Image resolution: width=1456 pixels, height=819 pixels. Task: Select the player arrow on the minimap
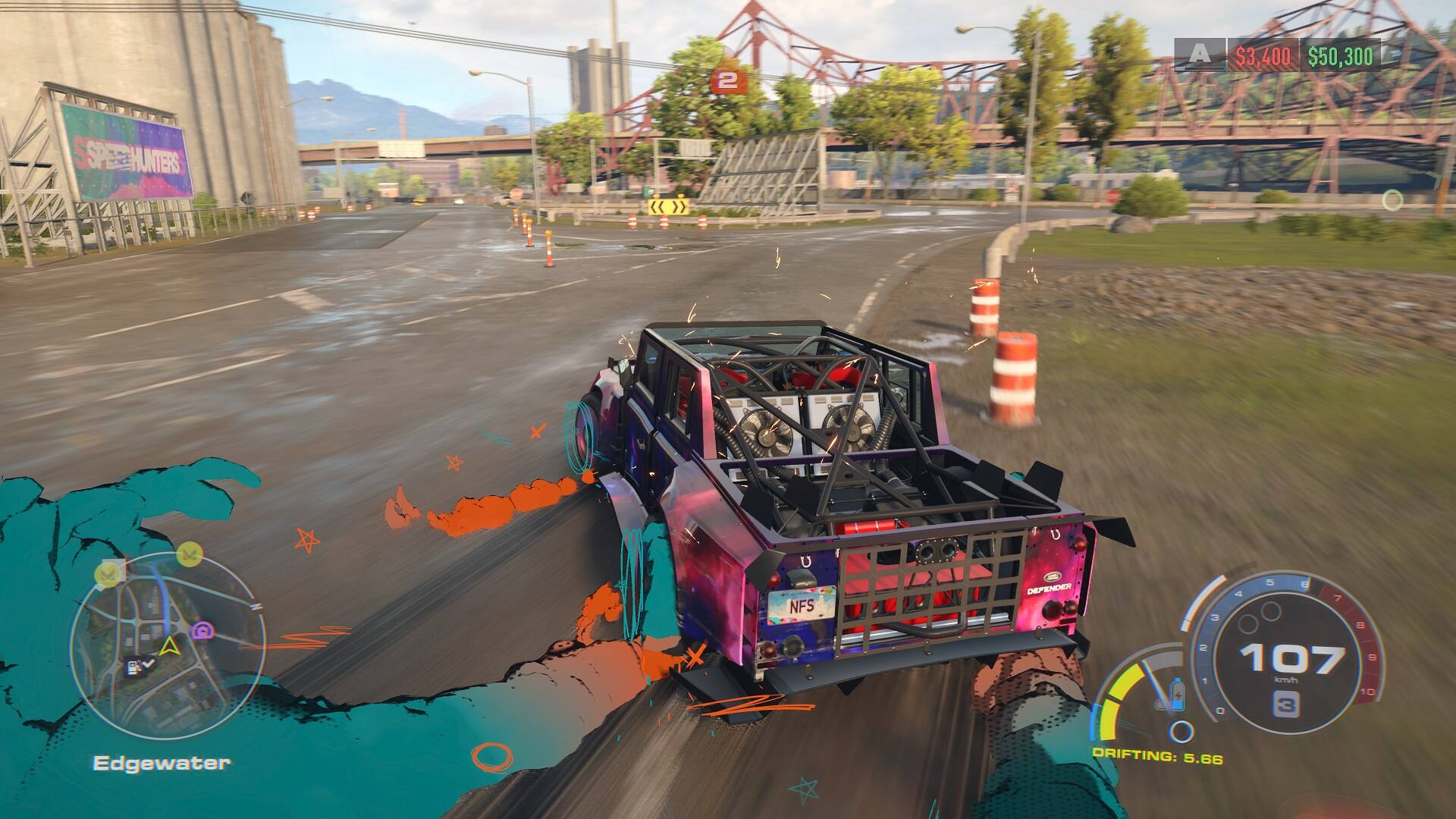point(169,647)
